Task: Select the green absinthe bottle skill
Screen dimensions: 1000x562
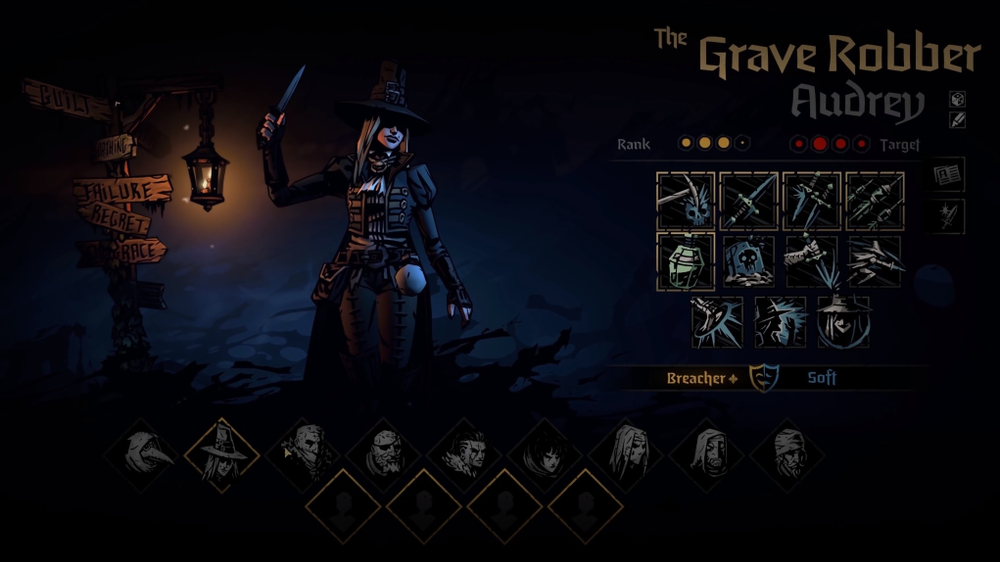Action: click(686, 262)
